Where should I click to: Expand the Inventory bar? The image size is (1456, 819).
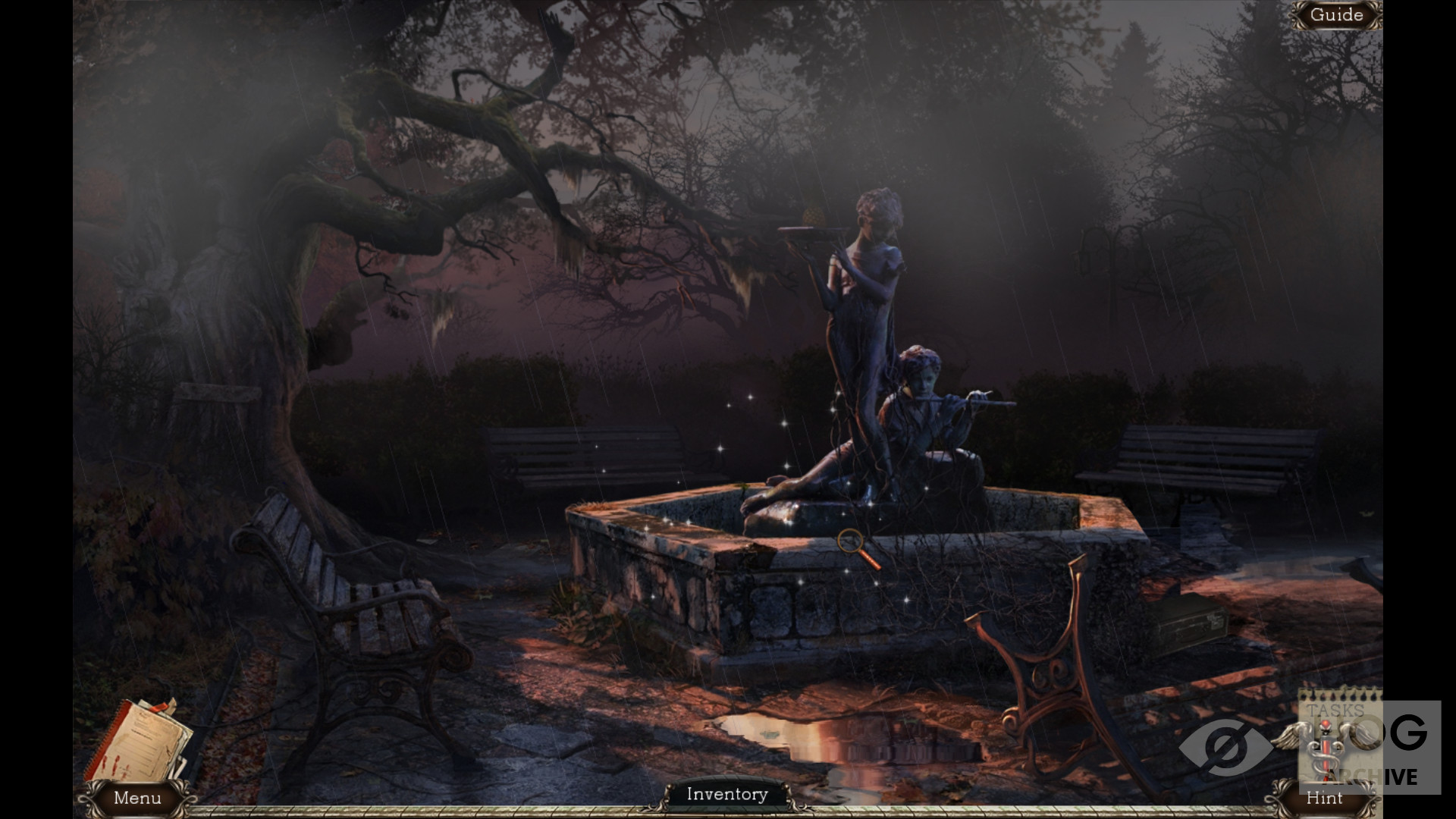click(727, 794)
